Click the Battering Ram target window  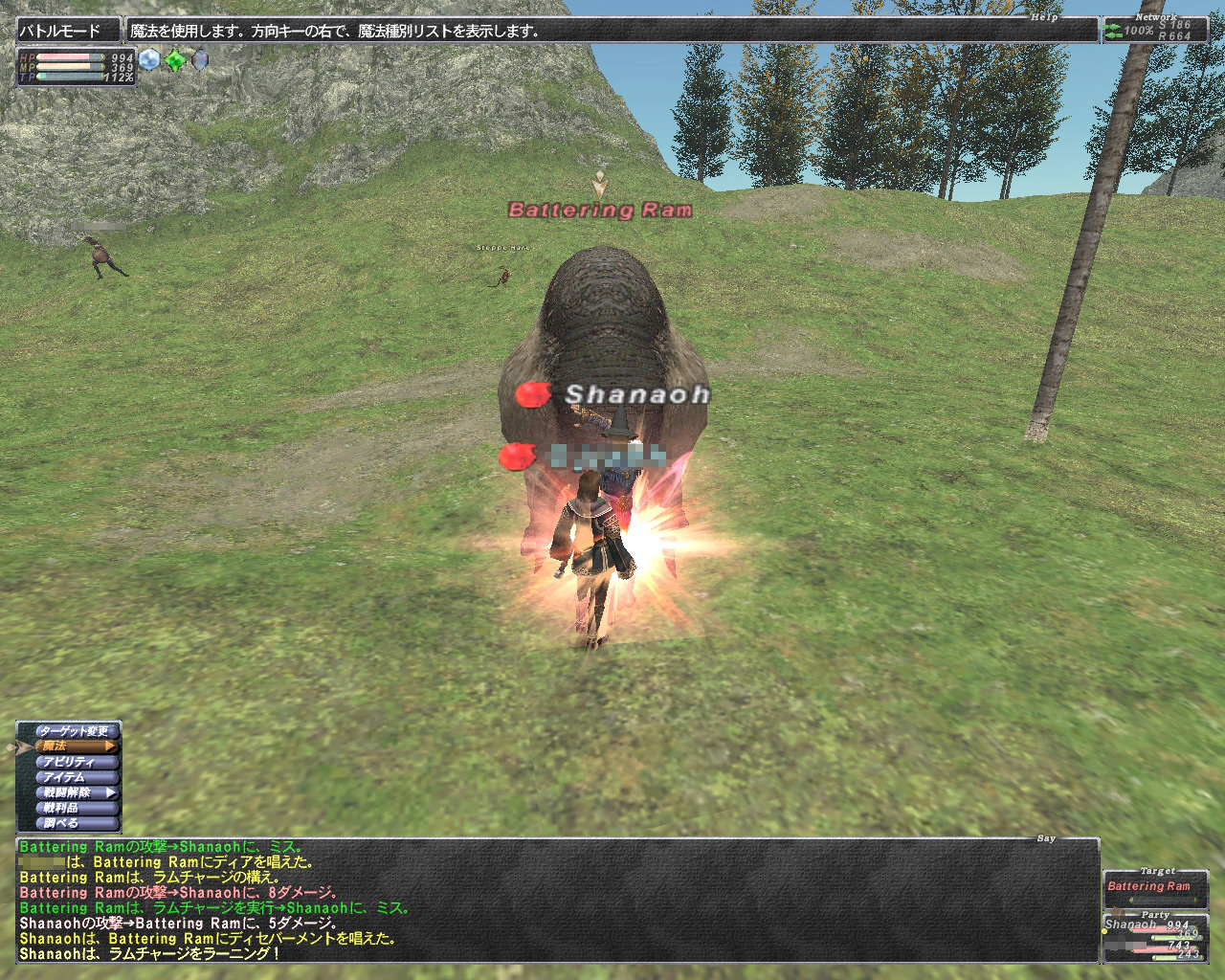(1148, 887)
